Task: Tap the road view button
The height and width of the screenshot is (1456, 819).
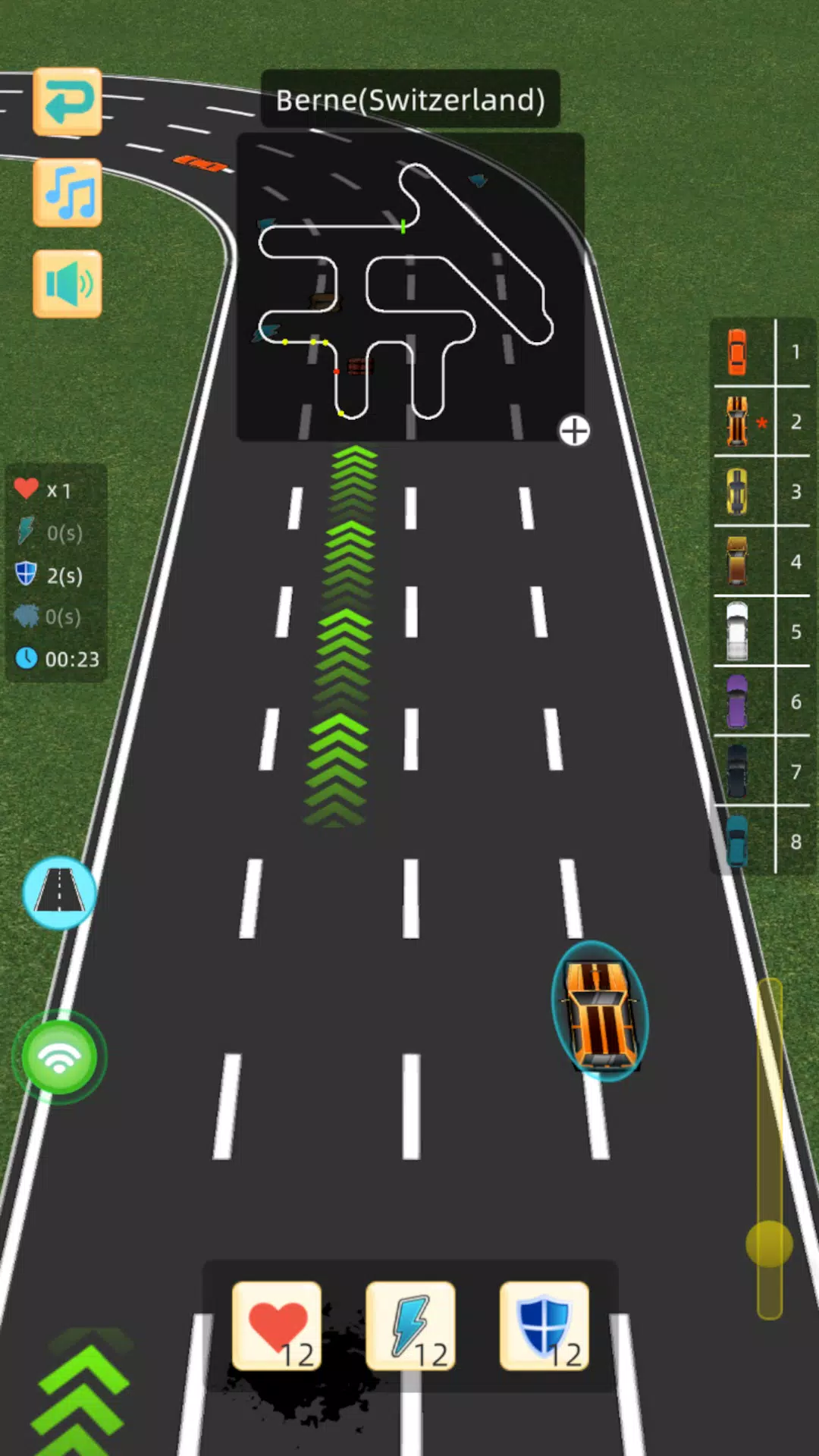Action: [59, 893]
